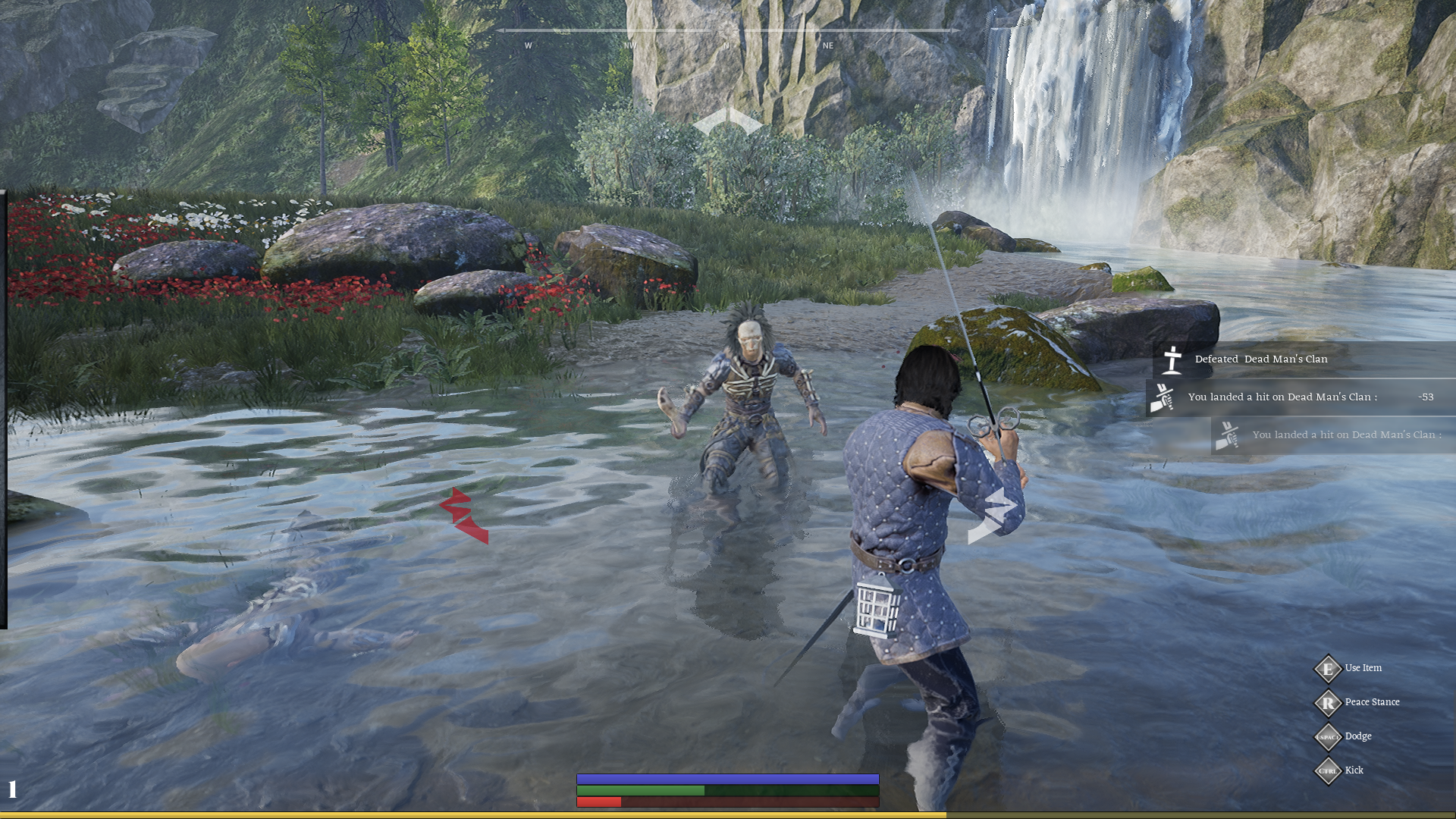Select the NE marker on the compass bar
Viewport: 1456px width, 819px height.
point(827,45)
